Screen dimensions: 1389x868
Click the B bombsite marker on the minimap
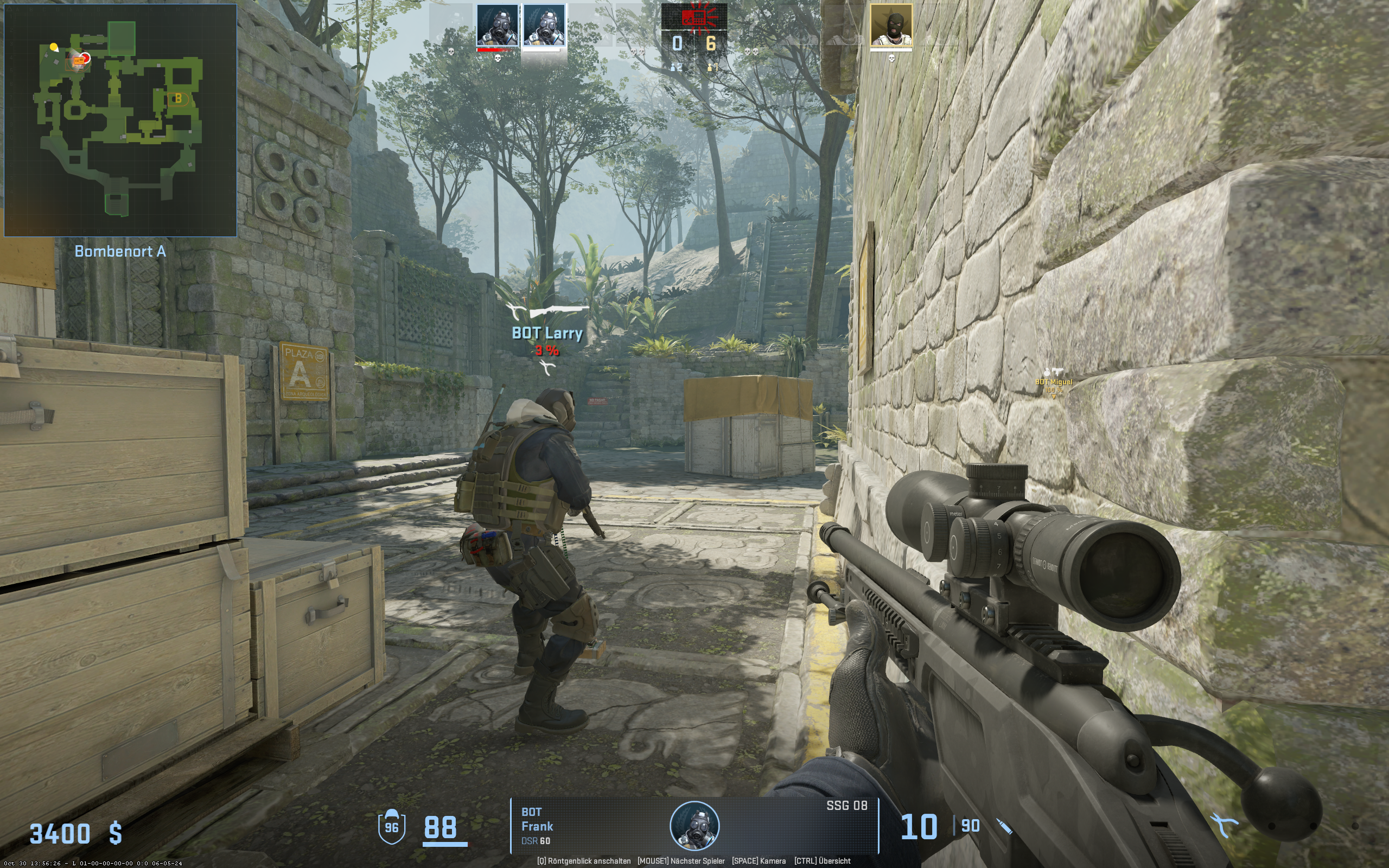[x=178, y=99]
